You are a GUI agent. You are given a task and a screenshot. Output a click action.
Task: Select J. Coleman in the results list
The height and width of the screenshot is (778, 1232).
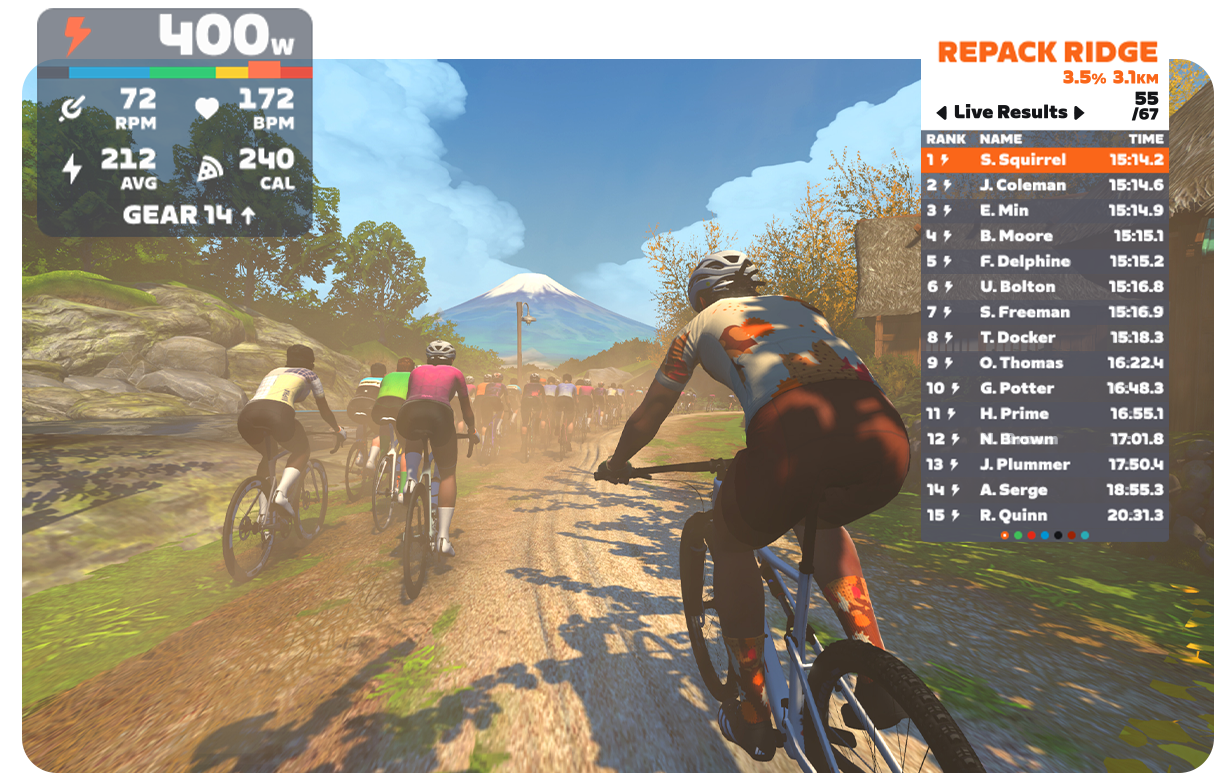[x=1044, y=185]
